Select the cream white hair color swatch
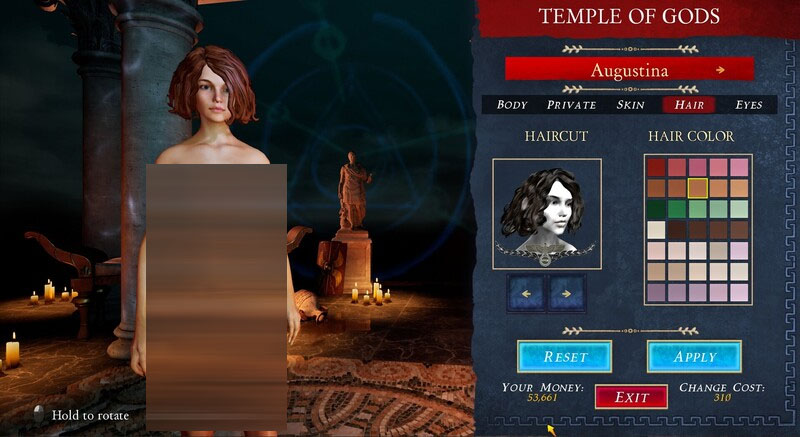 [x=656, y=229]
